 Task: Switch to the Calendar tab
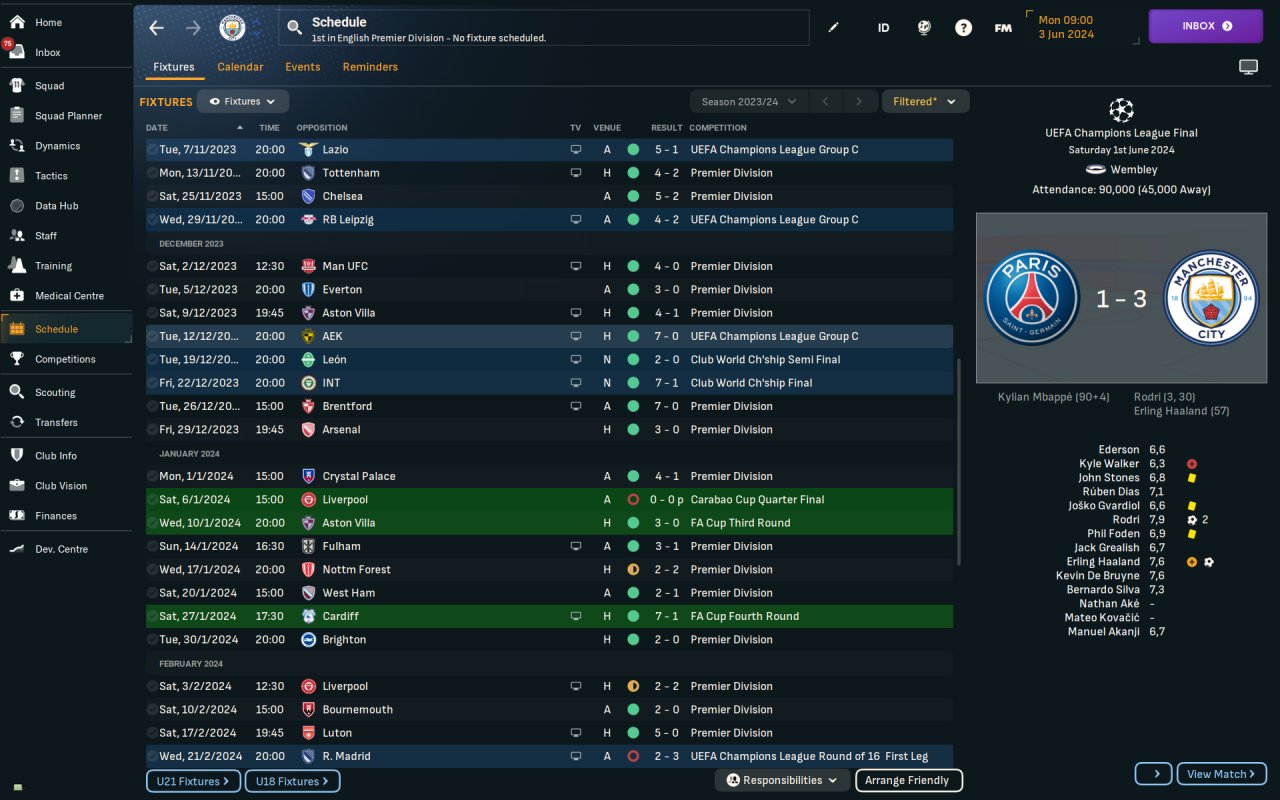tap(240, 67)
